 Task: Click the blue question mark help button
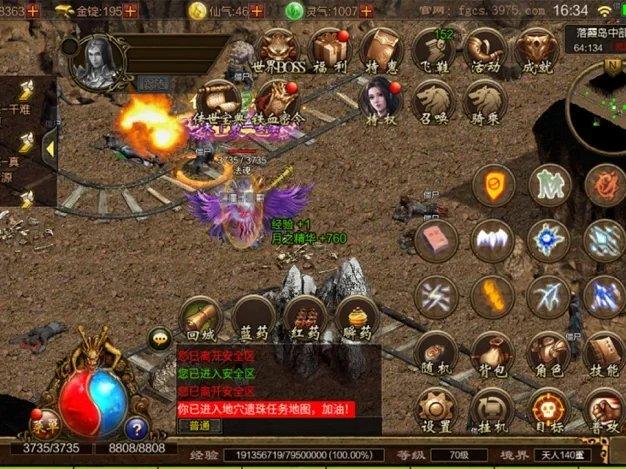click(136, 429)
